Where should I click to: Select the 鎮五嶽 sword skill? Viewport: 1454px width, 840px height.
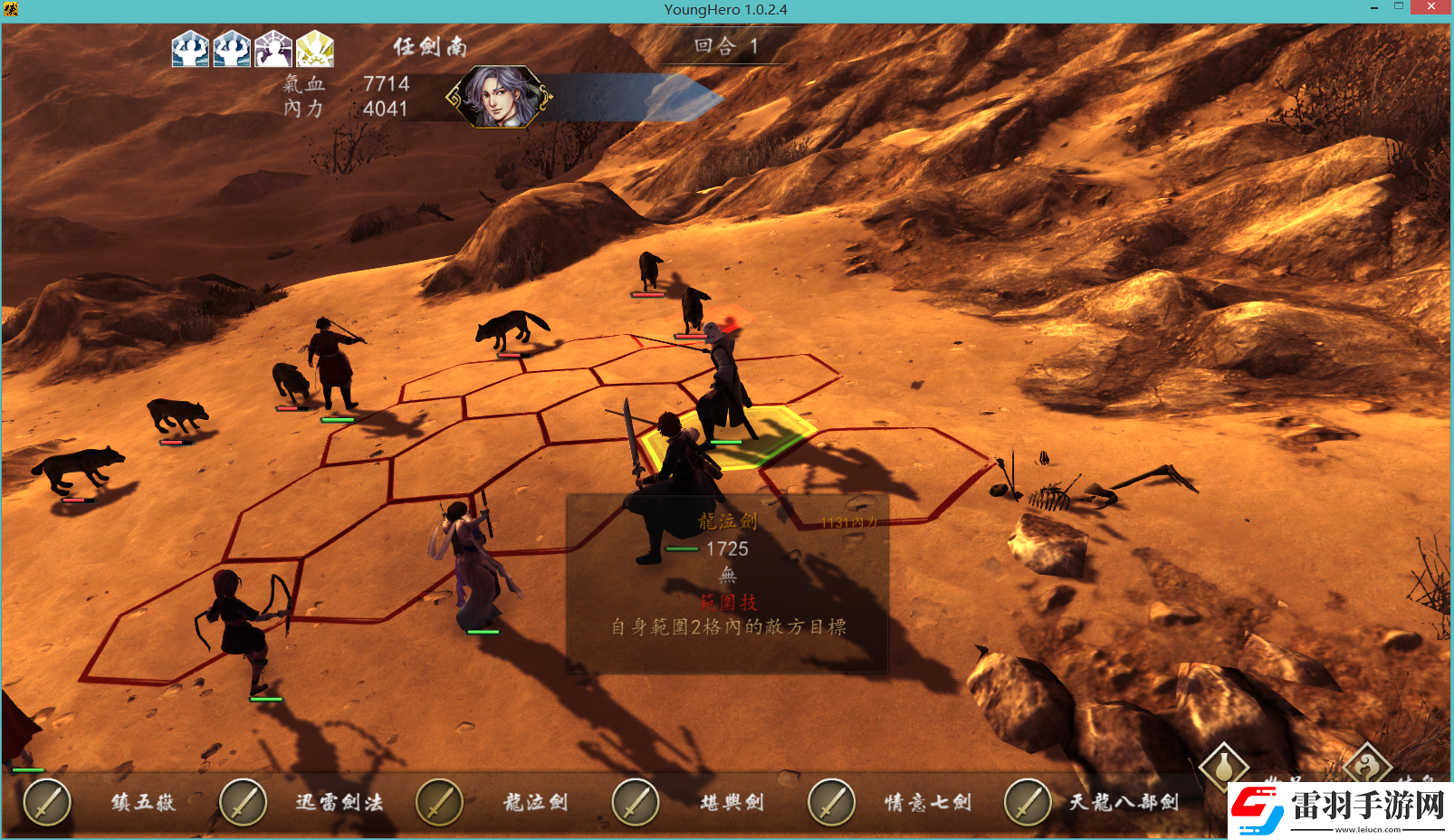click(x=47, y=802)
